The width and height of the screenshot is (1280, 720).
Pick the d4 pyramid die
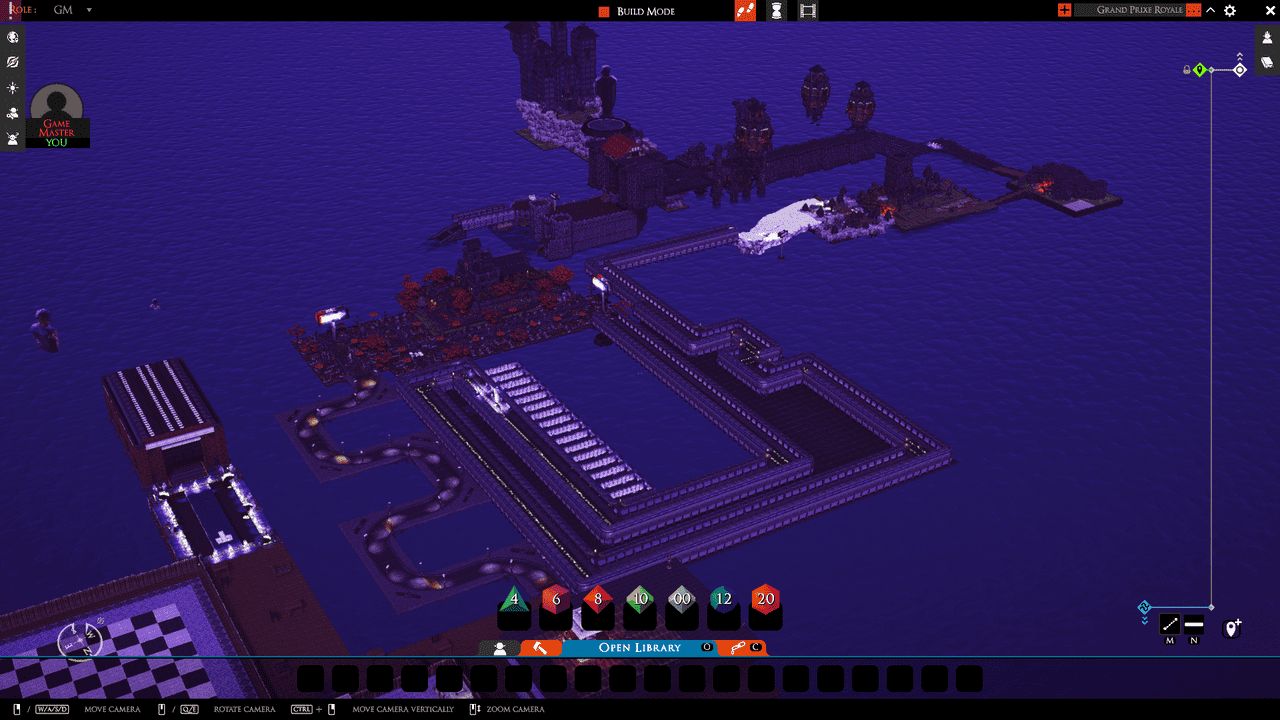click(514, 600)
